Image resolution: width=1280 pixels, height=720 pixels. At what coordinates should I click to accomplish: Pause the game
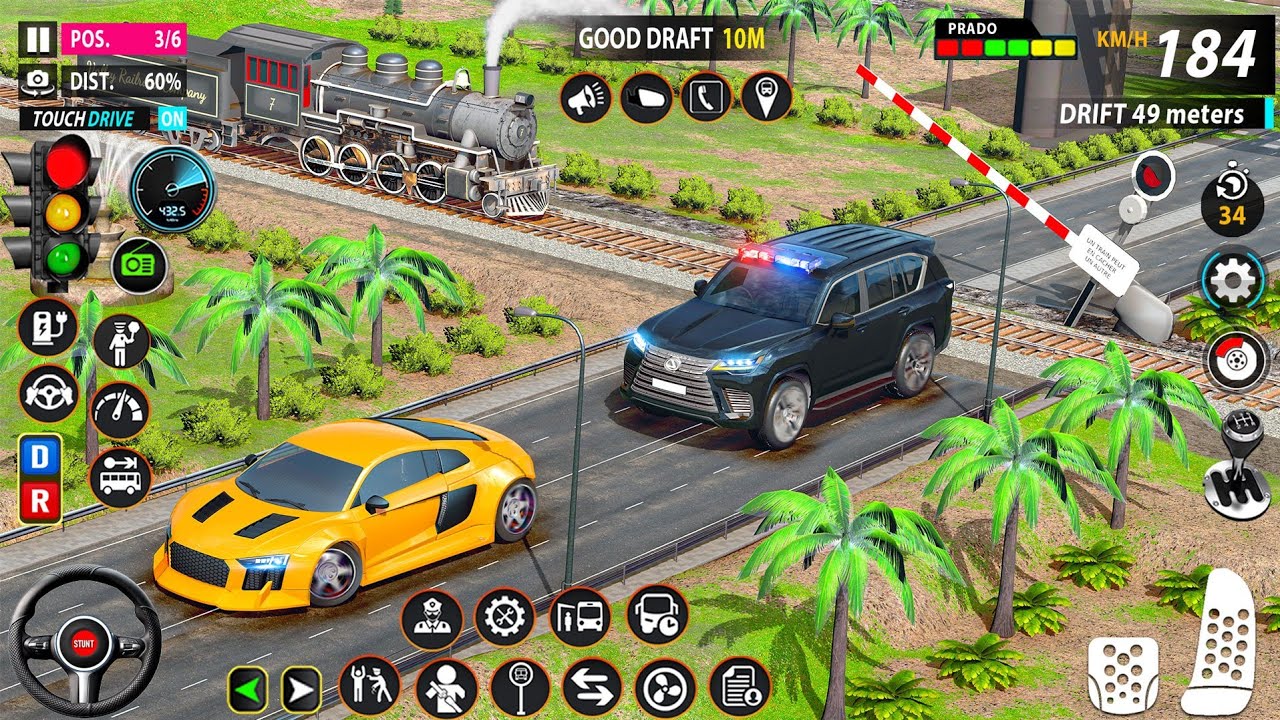tap(37, 40)
